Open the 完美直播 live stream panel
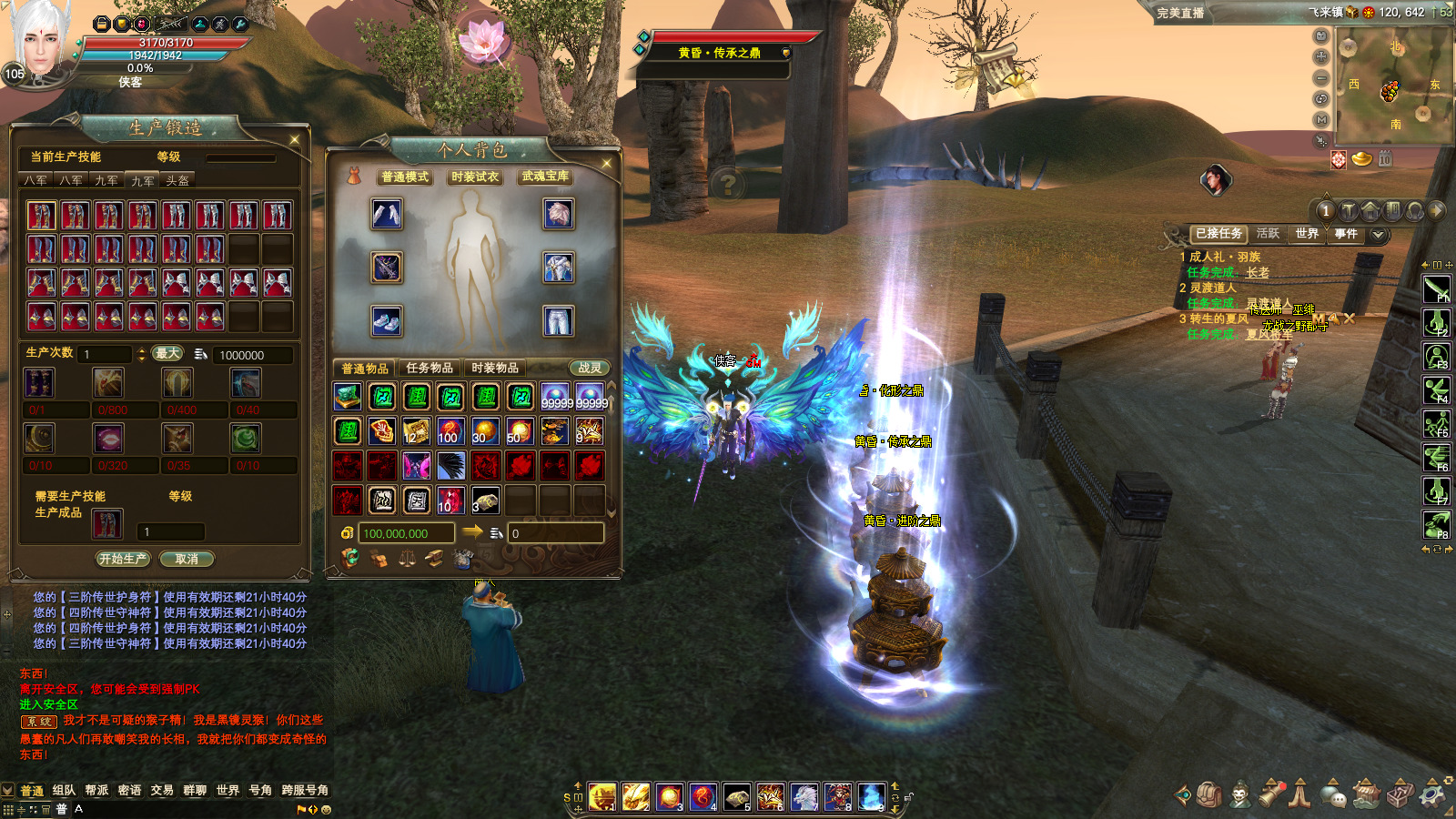 coord(1180,13)
